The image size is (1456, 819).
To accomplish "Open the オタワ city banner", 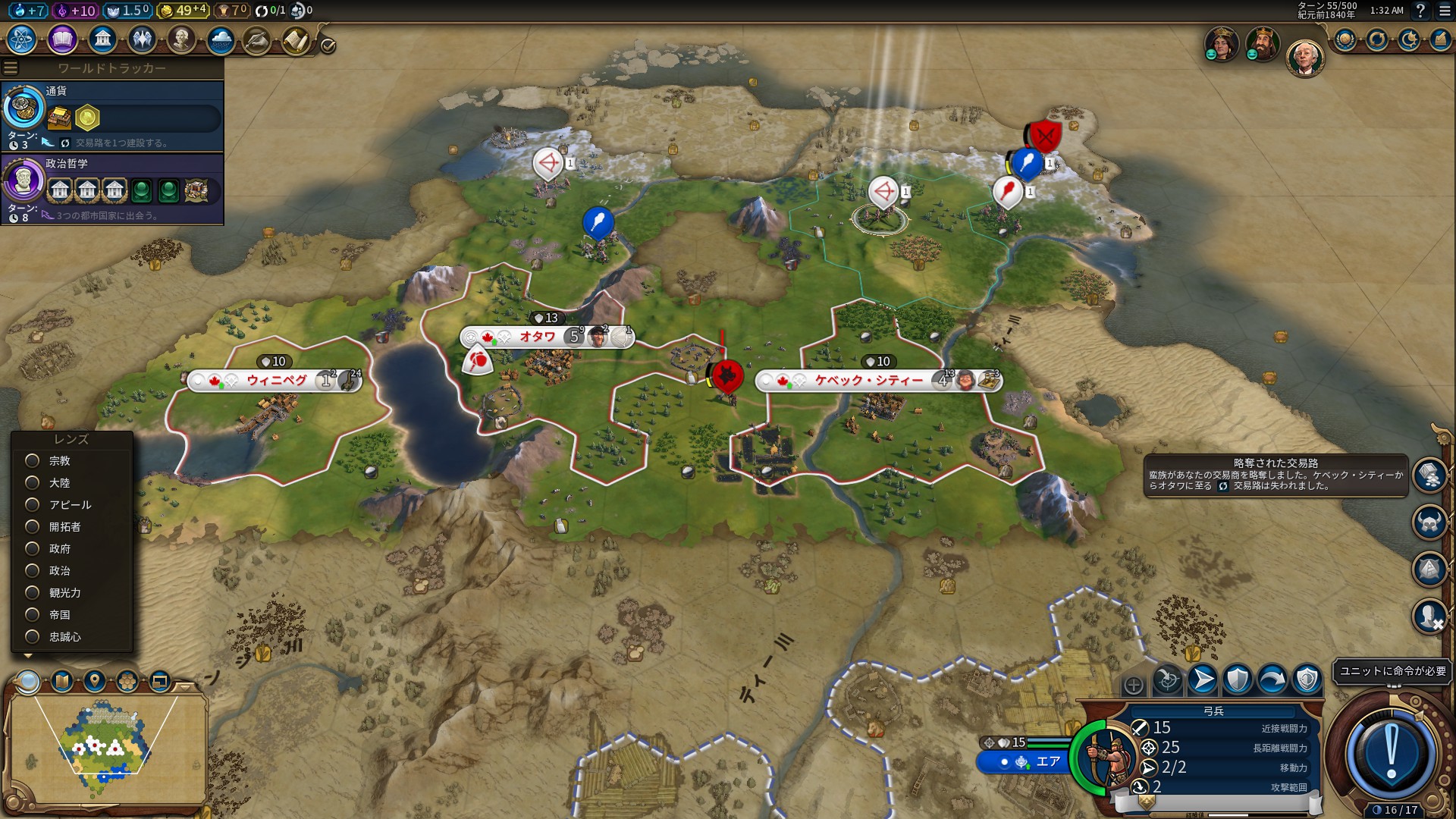I will click(x=538, y=337).
